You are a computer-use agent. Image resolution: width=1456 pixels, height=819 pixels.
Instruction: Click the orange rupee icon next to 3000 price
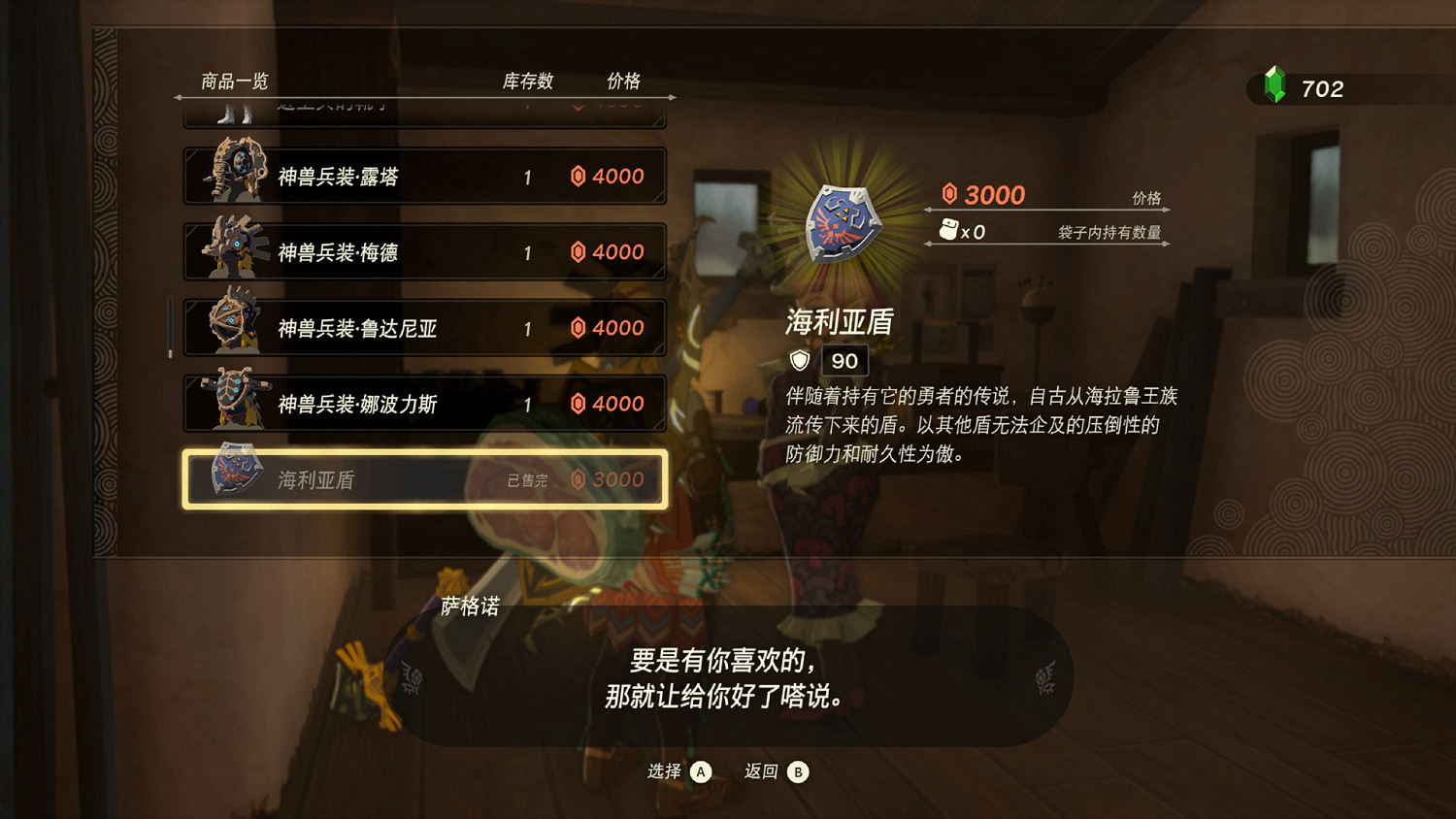point(948,194)
